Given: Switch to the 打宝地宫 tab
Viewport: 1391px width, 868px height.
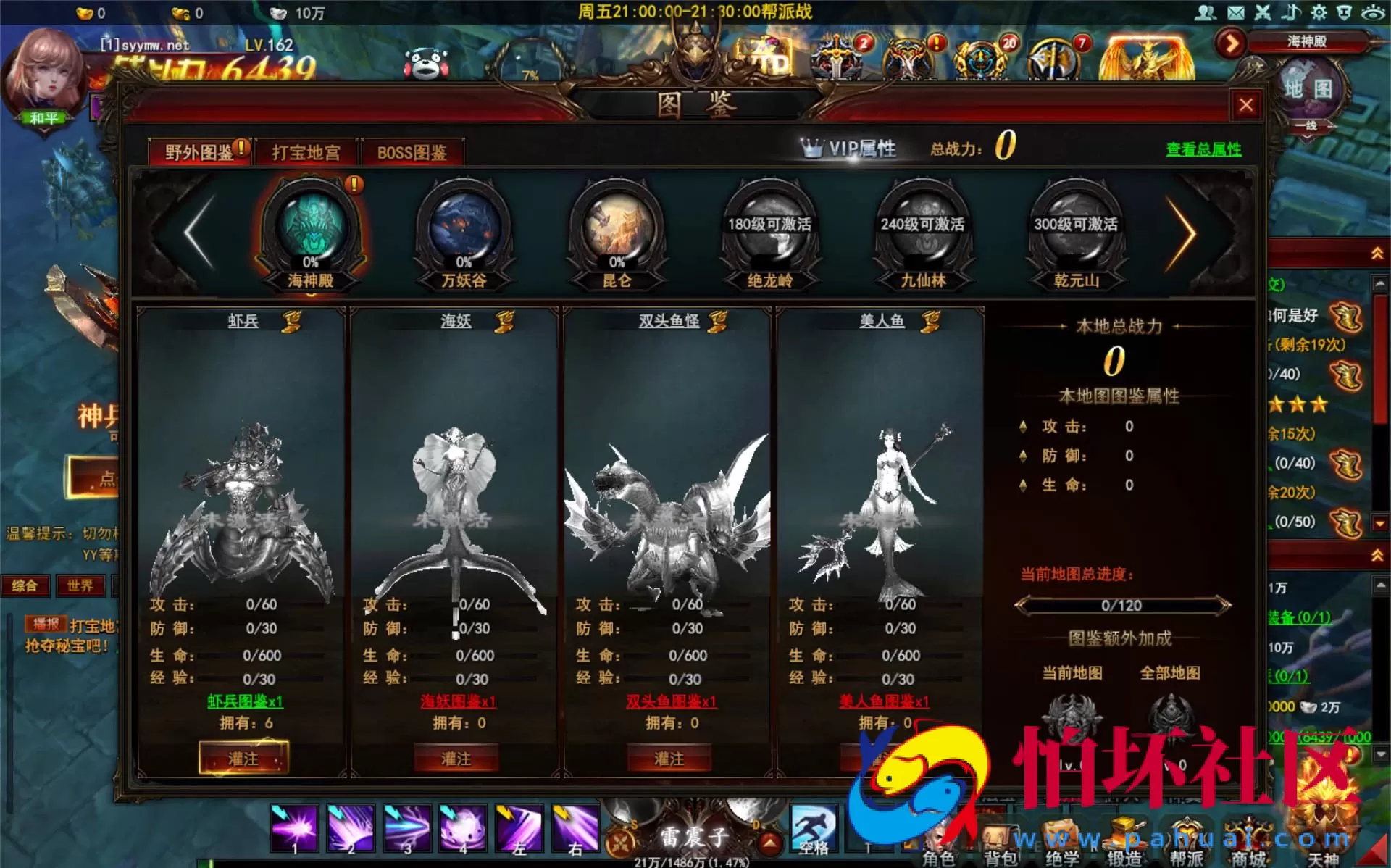Looking at the screenshot, I should coord(306,152).
